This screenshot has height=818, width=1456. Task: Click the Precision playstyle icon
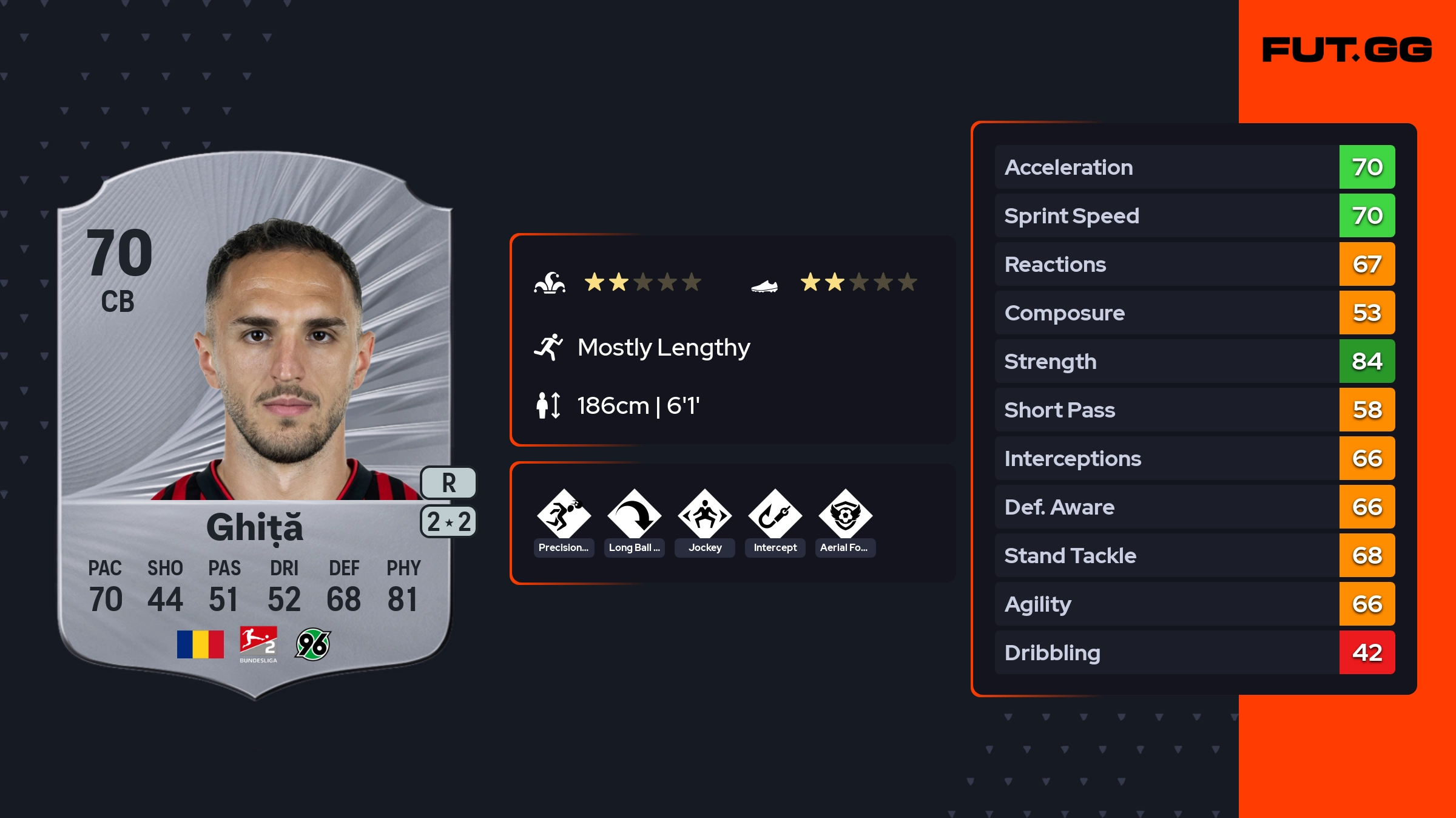click(564, 515)
